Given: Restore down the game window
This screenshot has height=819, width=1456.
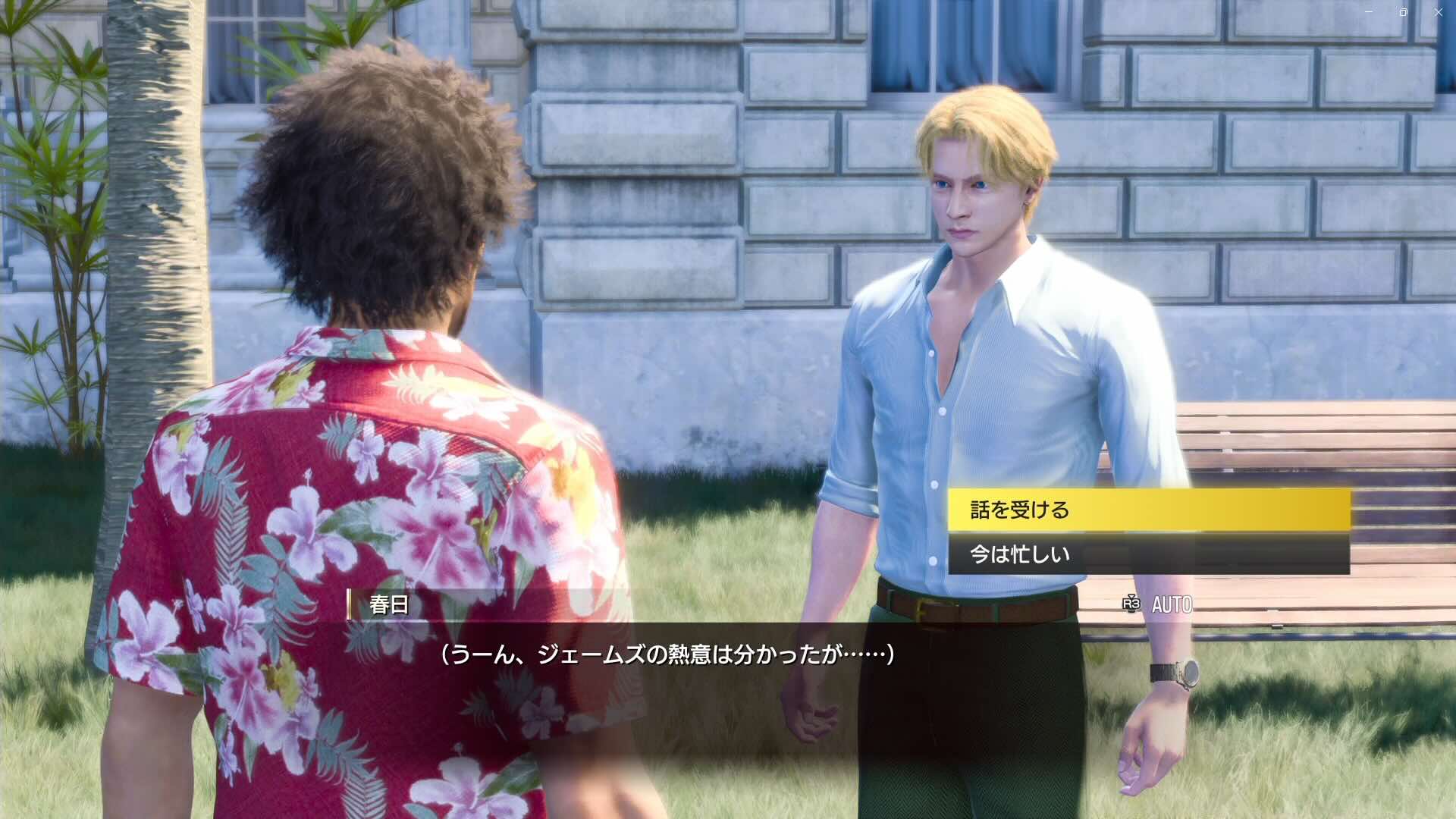Looking at the screenshot, I should (1403, 12).
